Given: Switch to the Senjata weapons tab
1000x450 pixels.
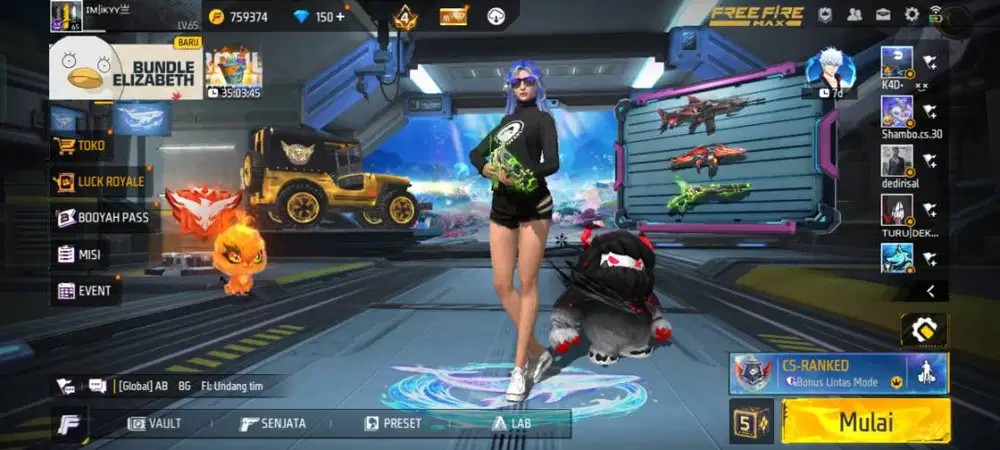Looking at the screenshot, I should pyautogui.click(x=273, y=423).
